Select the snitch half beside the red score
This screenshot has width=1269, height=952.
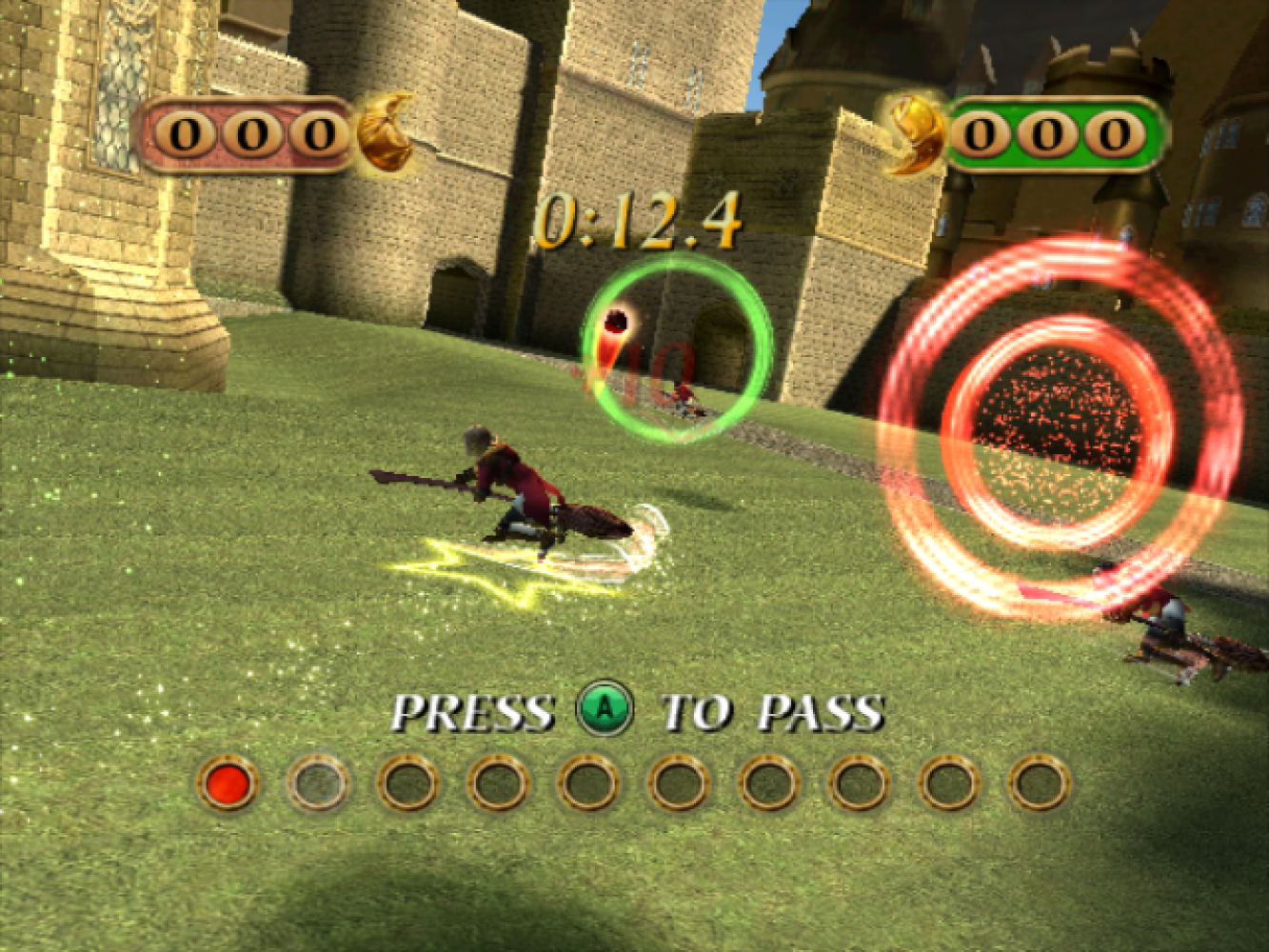(386, 133)
